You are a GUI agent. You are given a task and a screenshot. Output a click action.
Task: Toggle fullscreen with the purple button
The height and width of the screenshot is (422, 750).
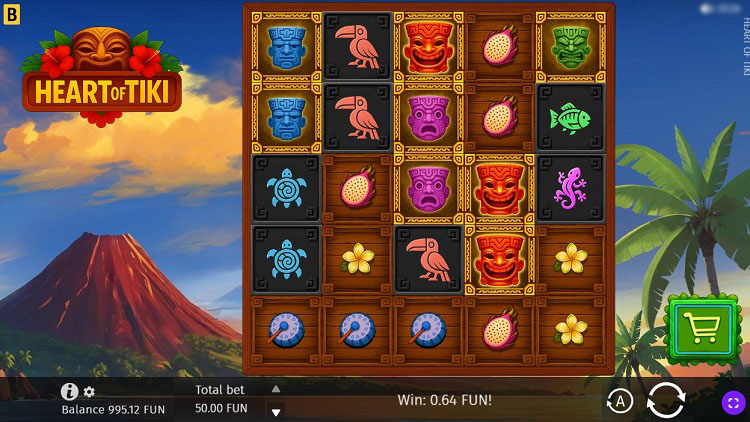[x=734, y=402]
